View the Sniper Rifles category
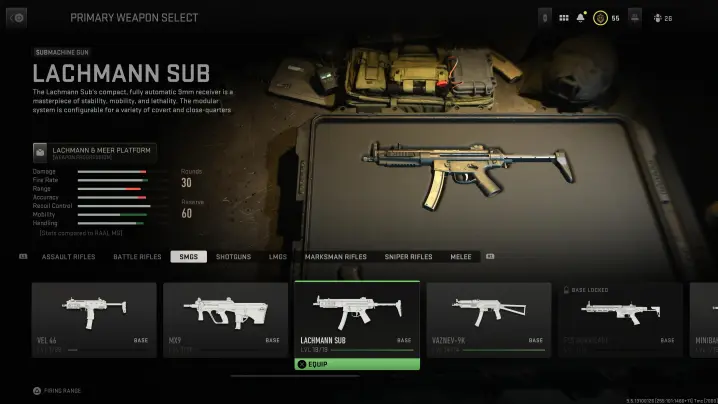This screenshot has width=718, height=404. [408, 257]
